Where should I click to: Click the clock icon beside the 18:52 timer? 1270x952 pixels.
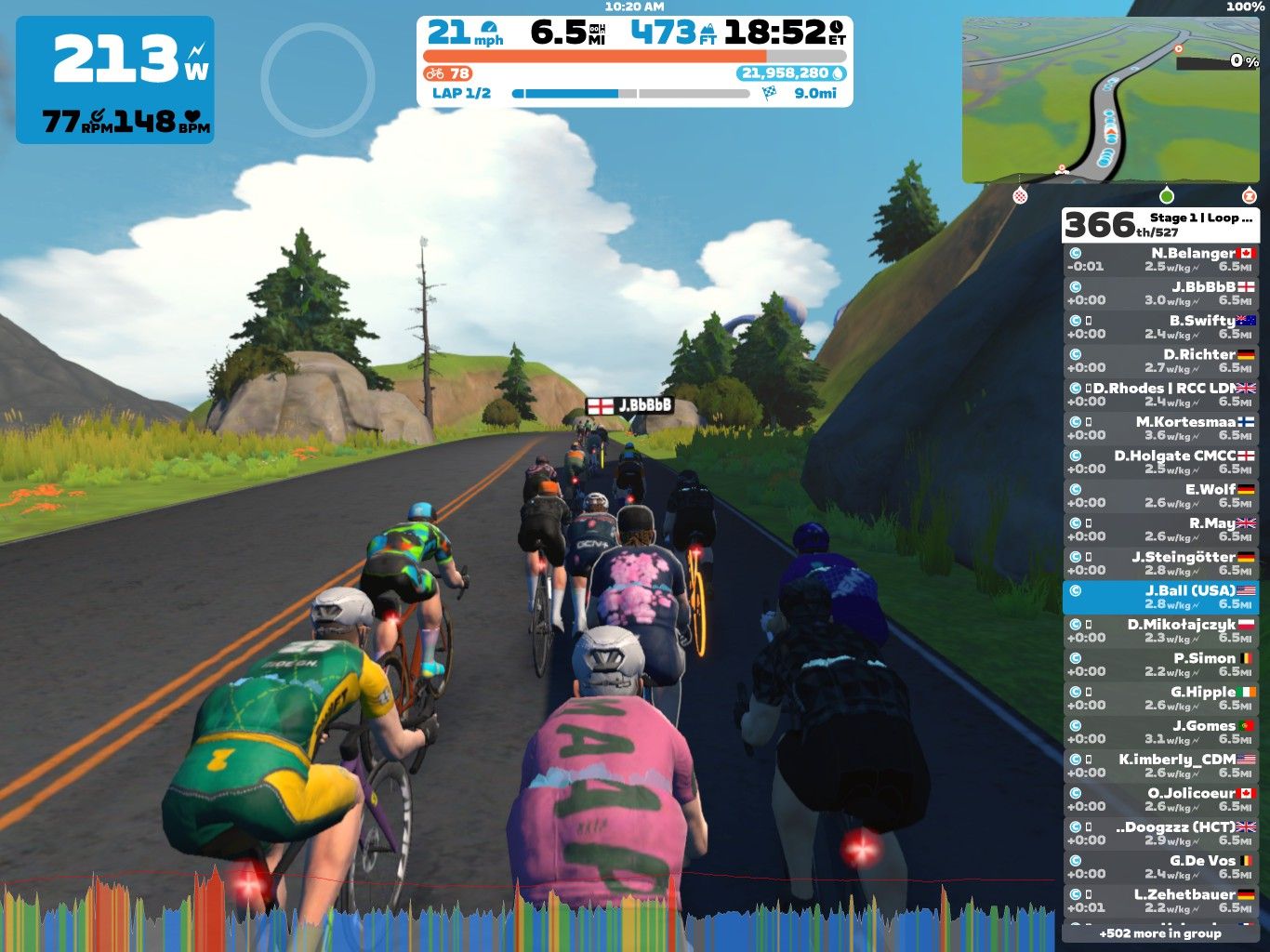pos(836,29)
